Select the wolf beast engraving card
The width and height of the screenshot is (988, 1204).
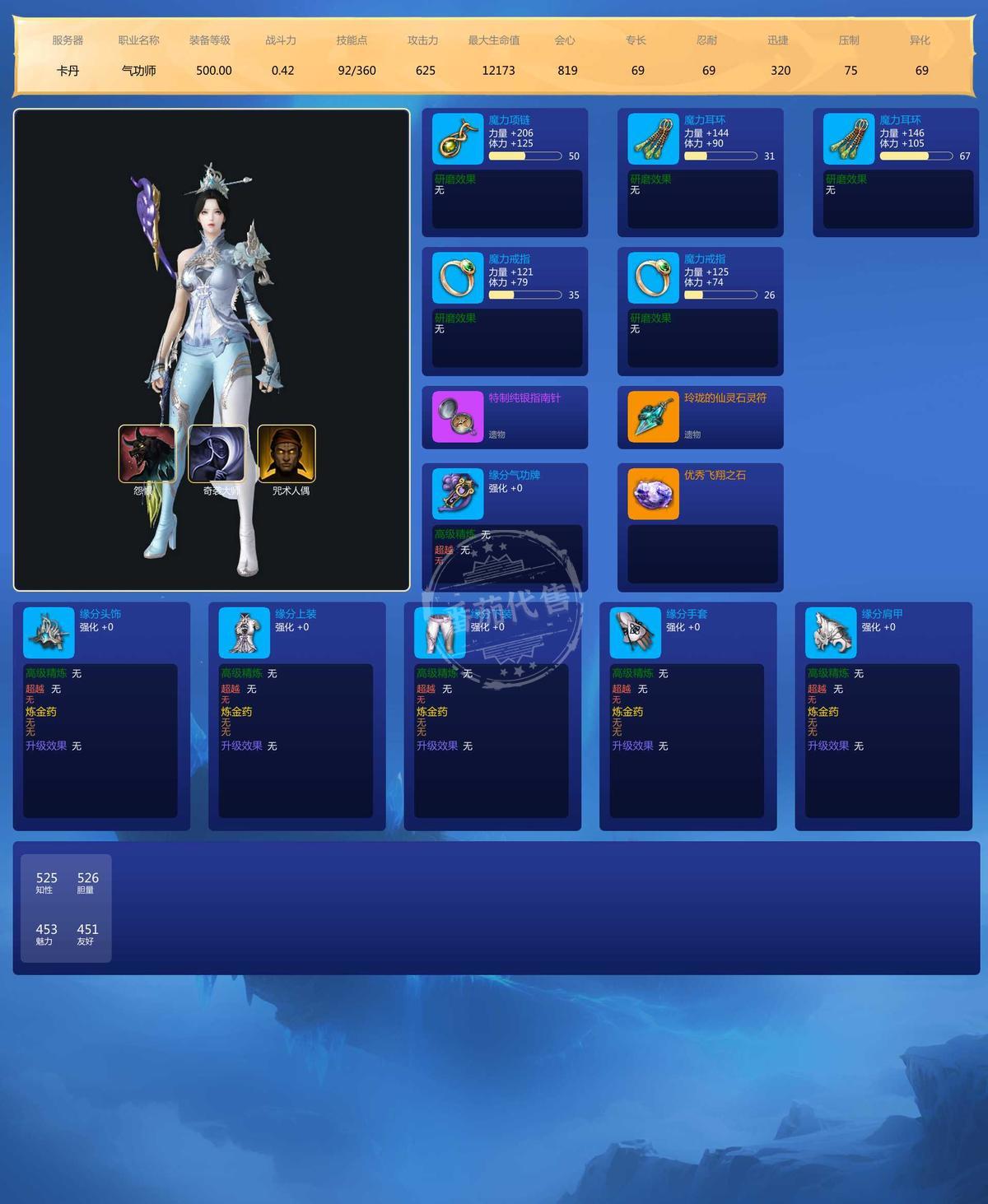pyautogui.click(x=147, y=453)
